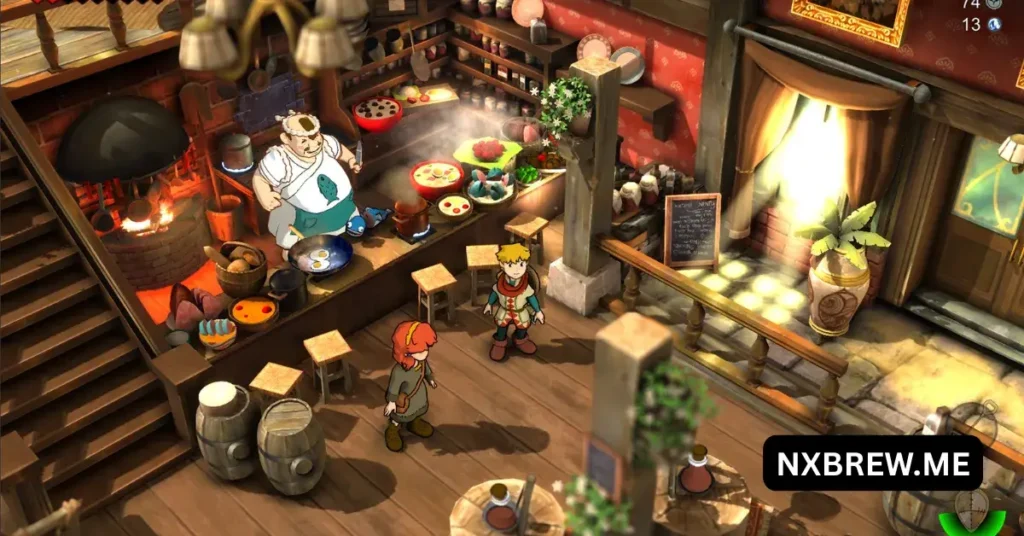Viewport: 1024px width, 536px height.
Task: Click the NXBREW.ME watermark label
Action: tap(872, 462)
